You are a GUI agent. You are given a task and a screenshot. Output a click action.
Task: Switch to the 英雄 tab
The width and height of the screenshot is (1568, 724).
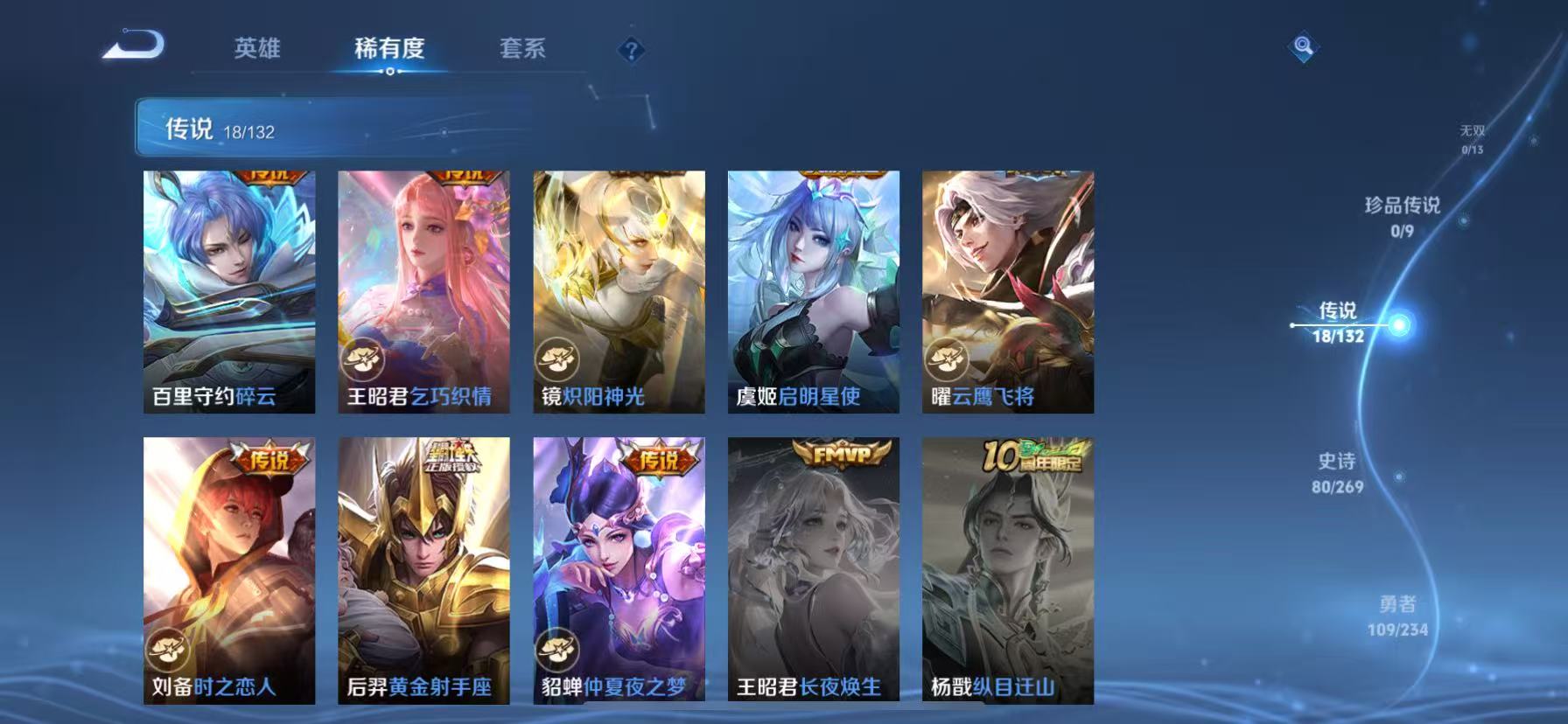click(258, 50)
